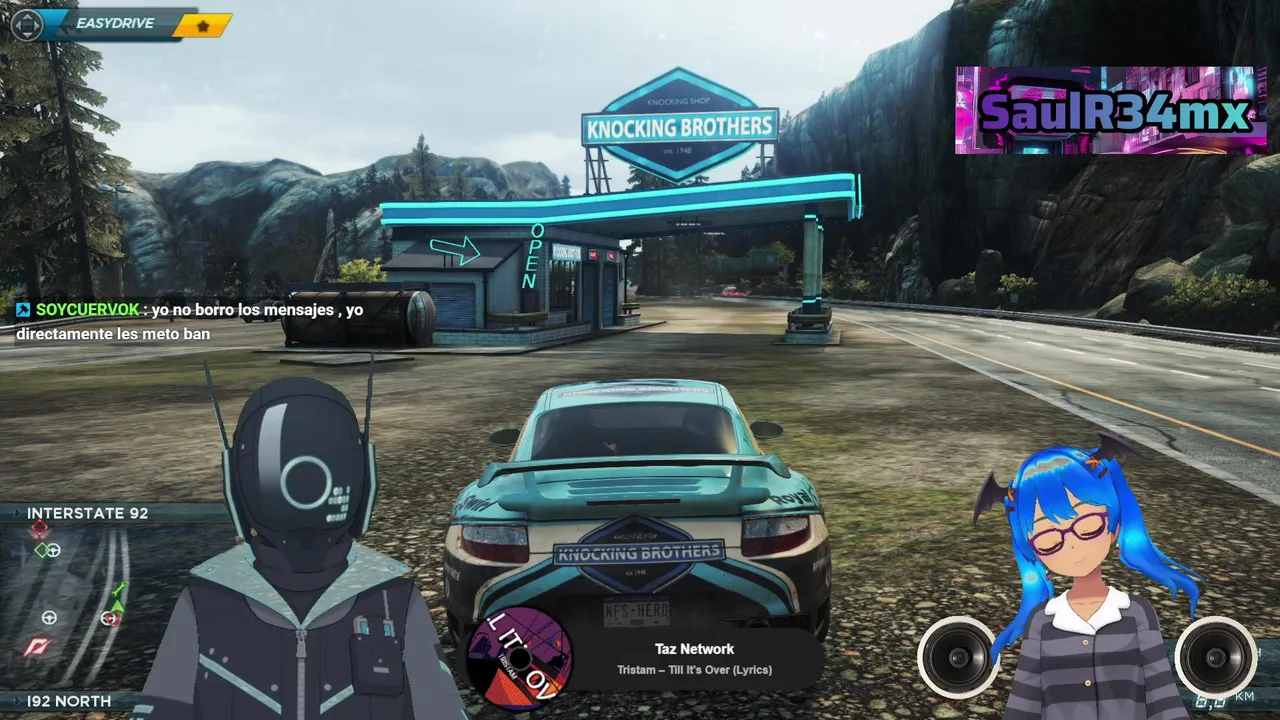Click the yellow star badge beside EasyDrive
This screenshot has width=1280, height=720.
pyautogui.click(x=203, y=26)
